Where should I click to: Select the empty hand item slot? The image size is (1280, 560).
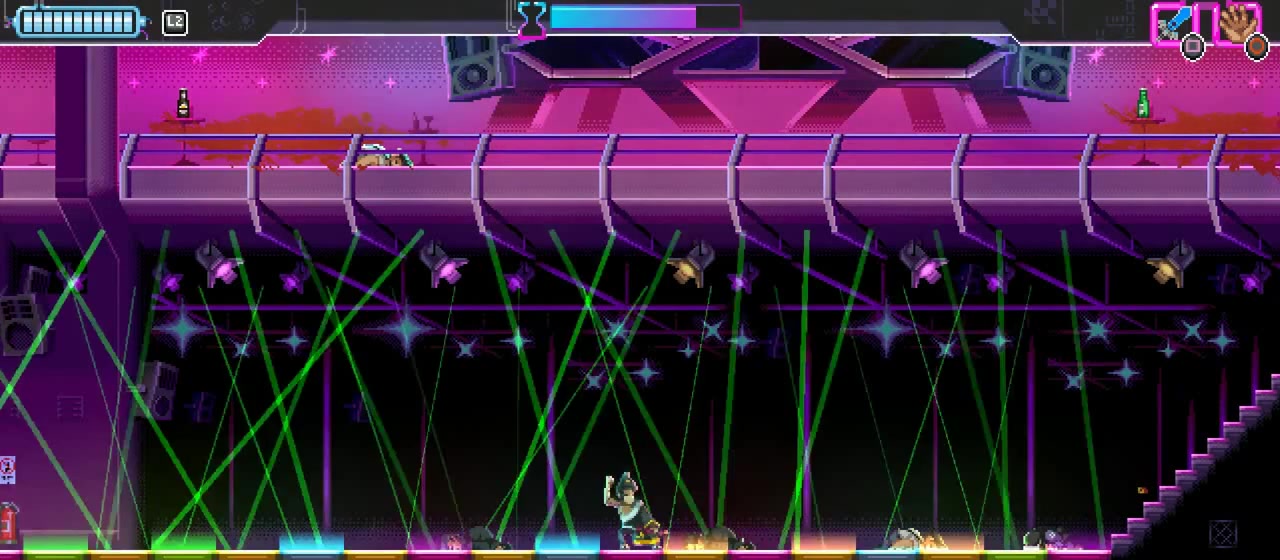[x=1237, y=24]
